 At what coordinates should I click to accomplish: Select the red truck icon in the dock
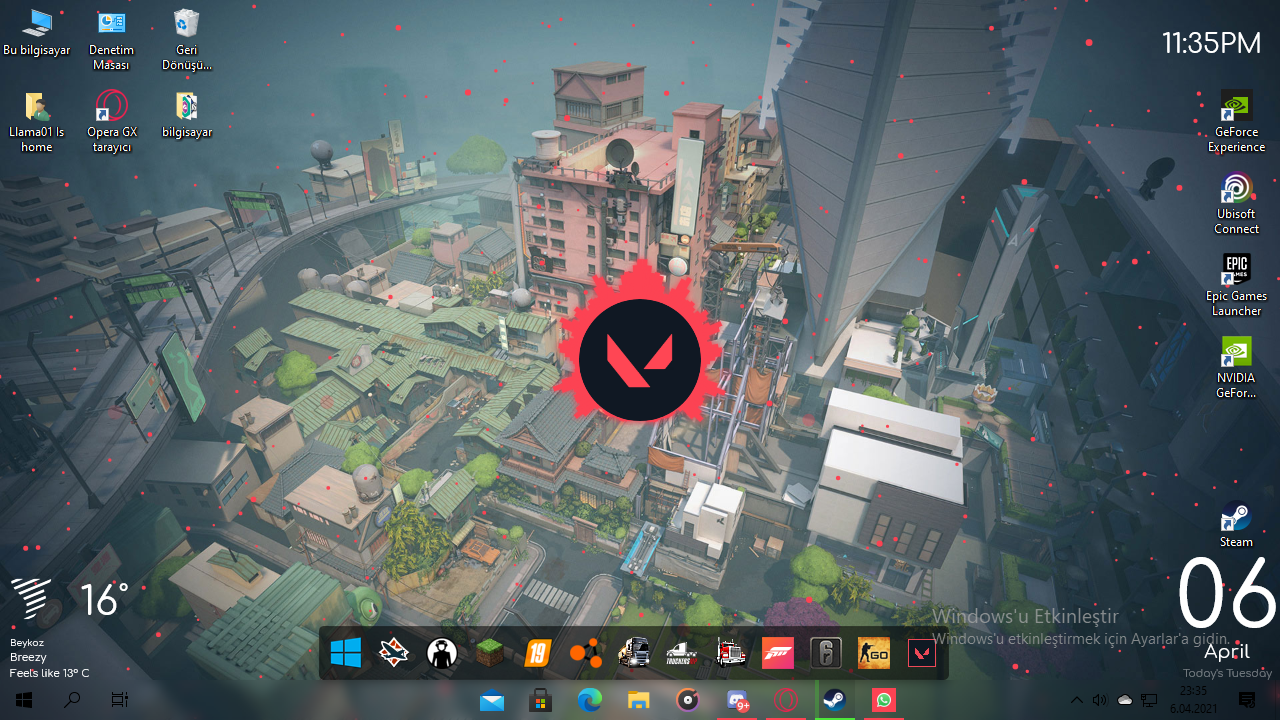point(730,654)
